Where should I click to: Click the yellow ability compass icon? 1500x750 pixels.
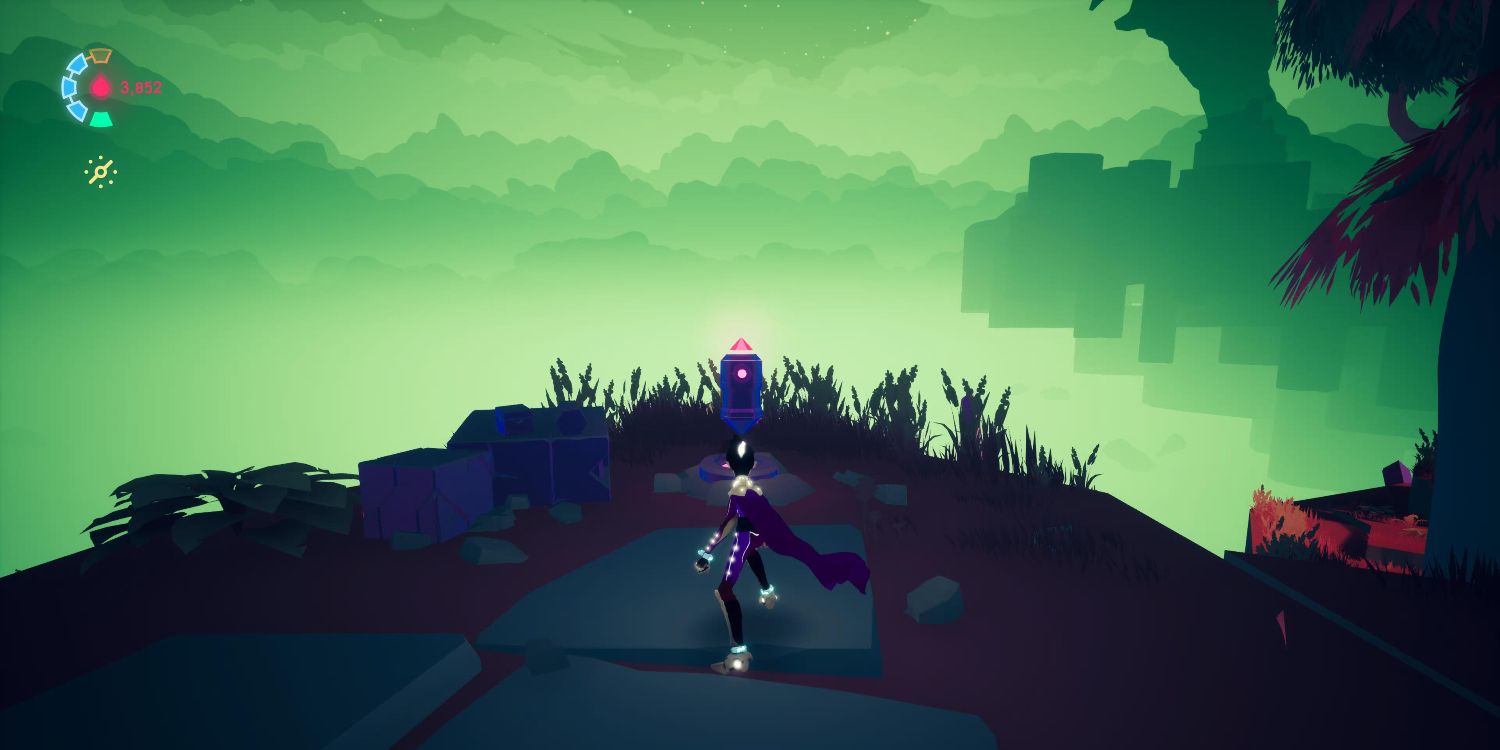101,172
